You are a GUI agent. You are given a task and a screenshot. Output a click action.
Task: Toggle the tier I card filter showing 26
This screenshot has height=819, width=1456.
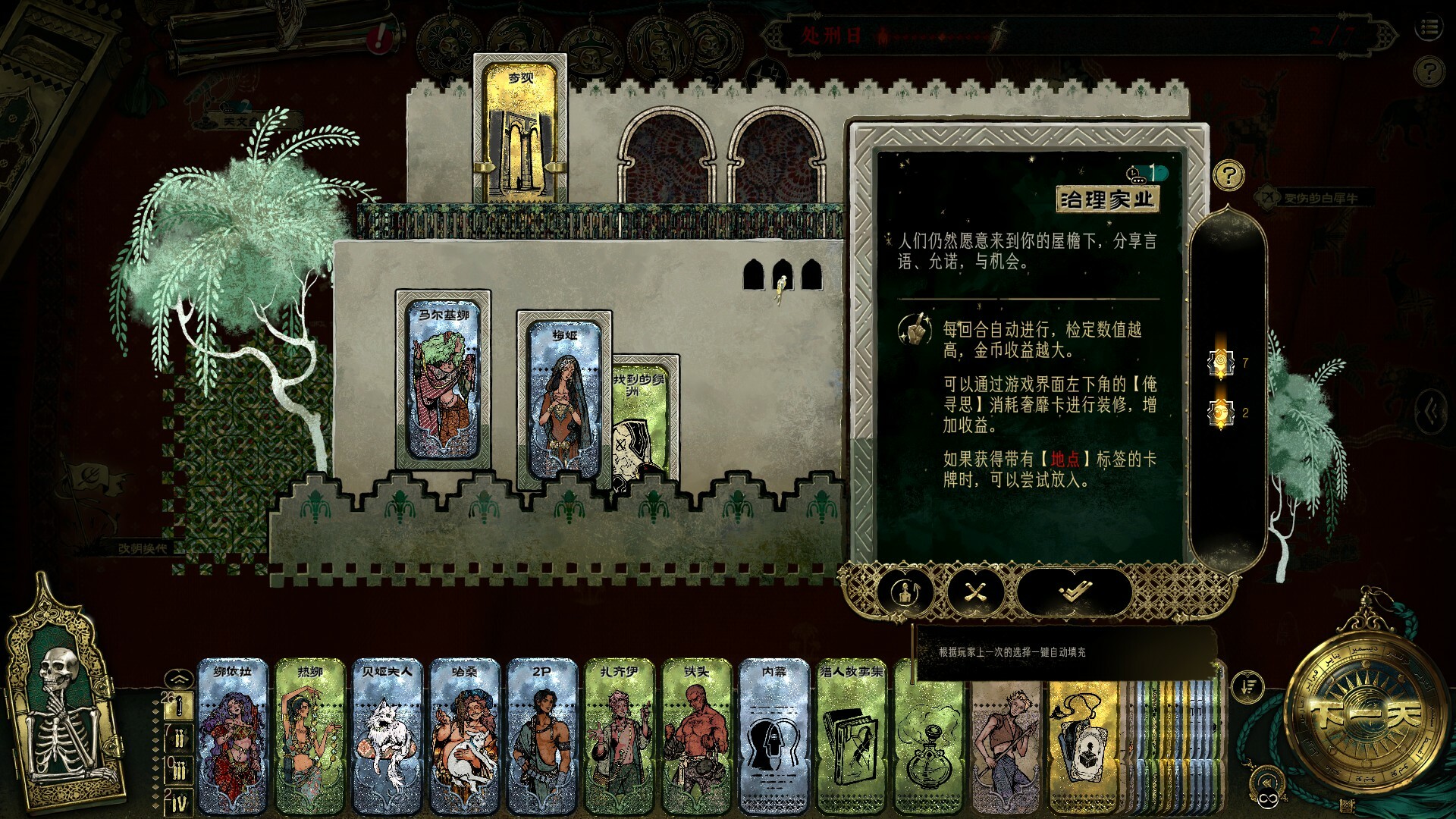pos(178,707)
